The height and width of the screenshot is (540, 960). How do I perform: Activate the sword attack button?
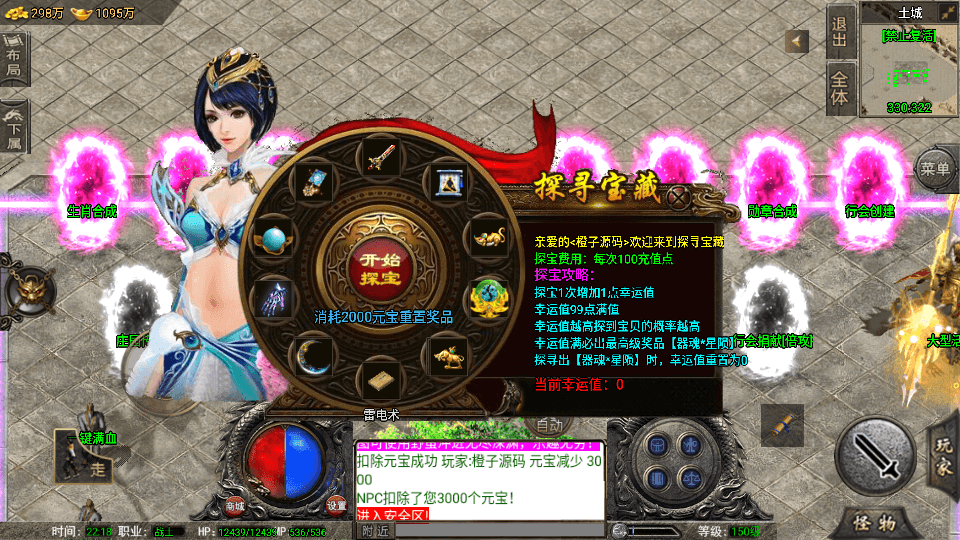[875, 457]
